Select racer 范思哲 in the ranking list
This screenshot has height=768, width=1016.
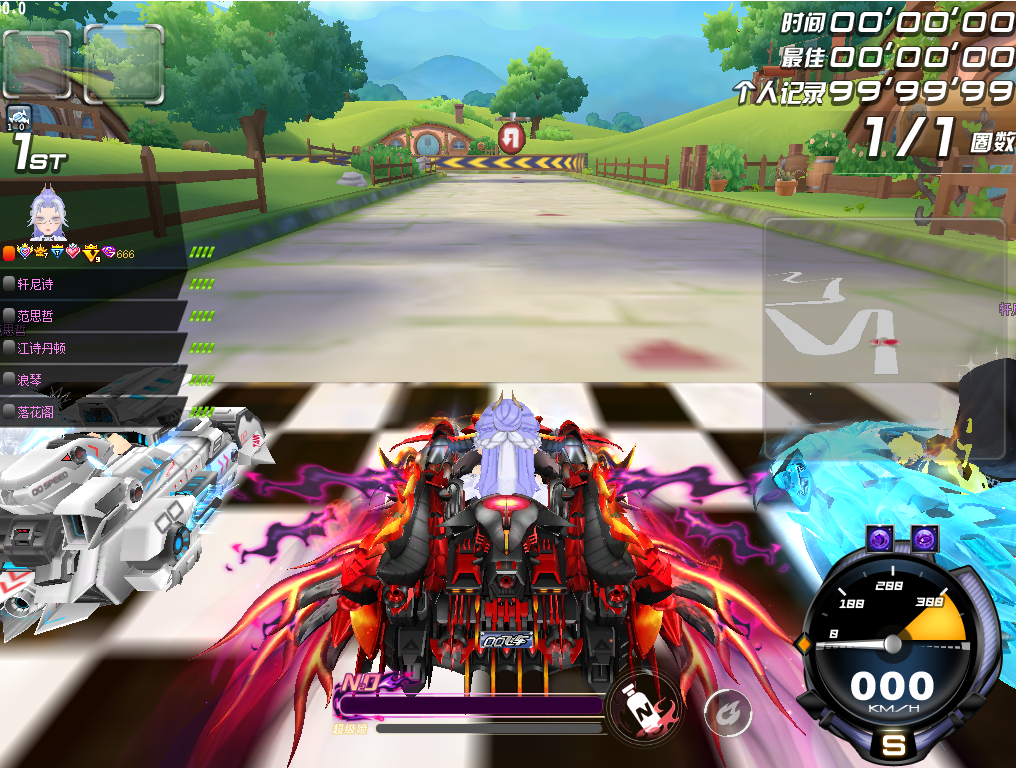36,316
